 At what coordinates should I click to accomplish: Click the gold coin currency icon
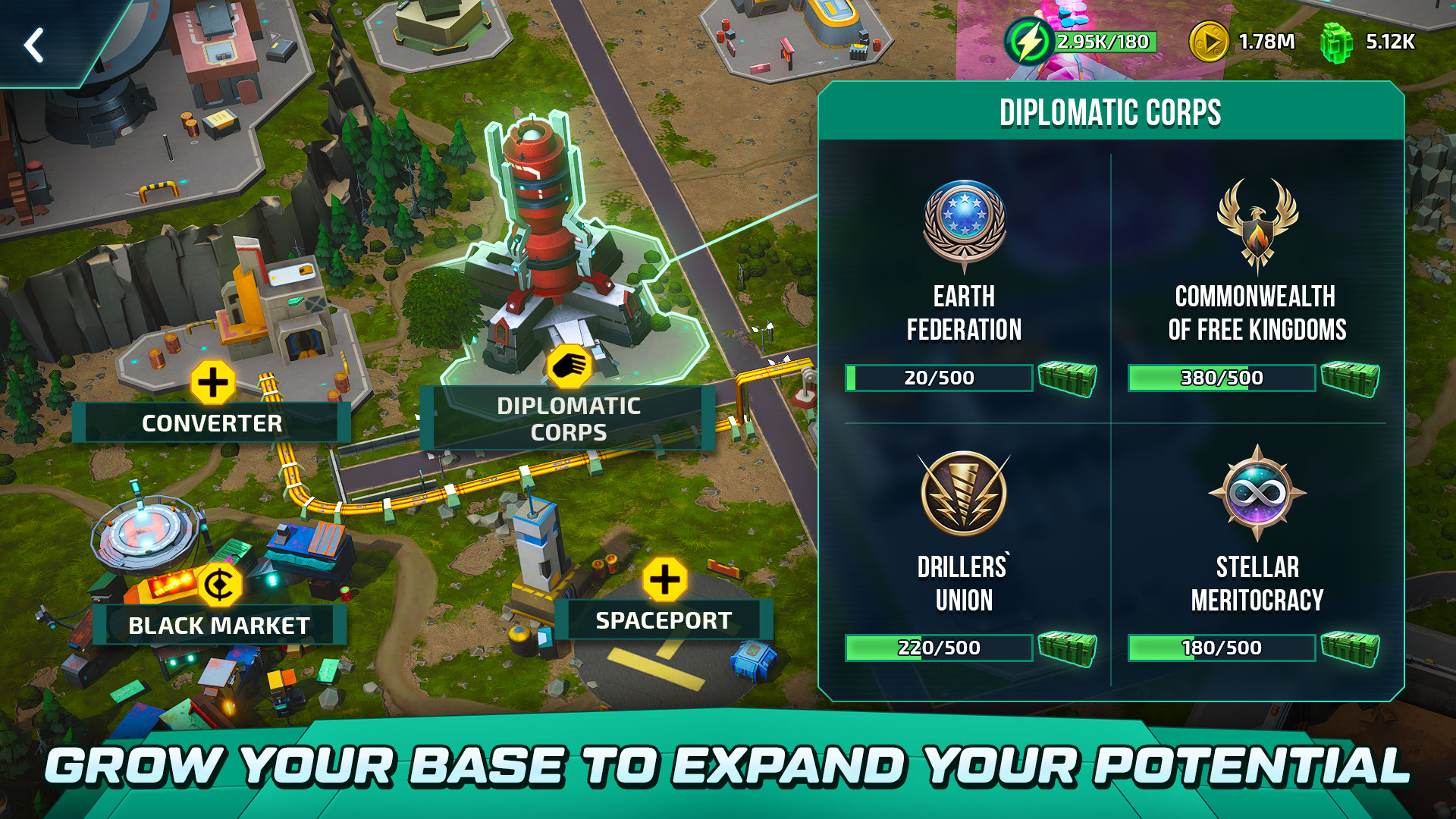pos(1208,42)
